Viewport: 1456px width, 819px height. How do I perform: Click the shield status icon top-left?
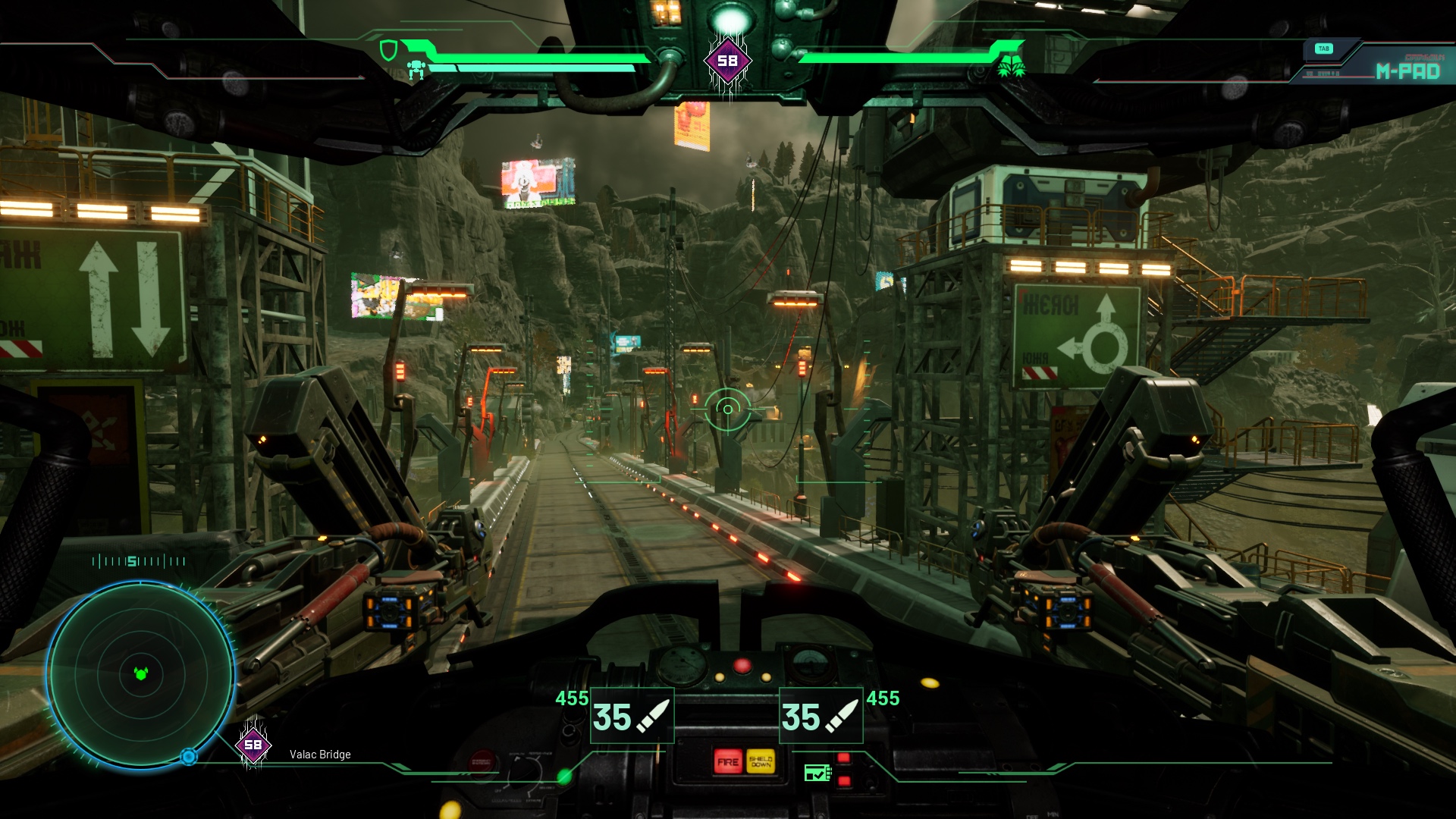pyautogui.click(x=388, y=49)
